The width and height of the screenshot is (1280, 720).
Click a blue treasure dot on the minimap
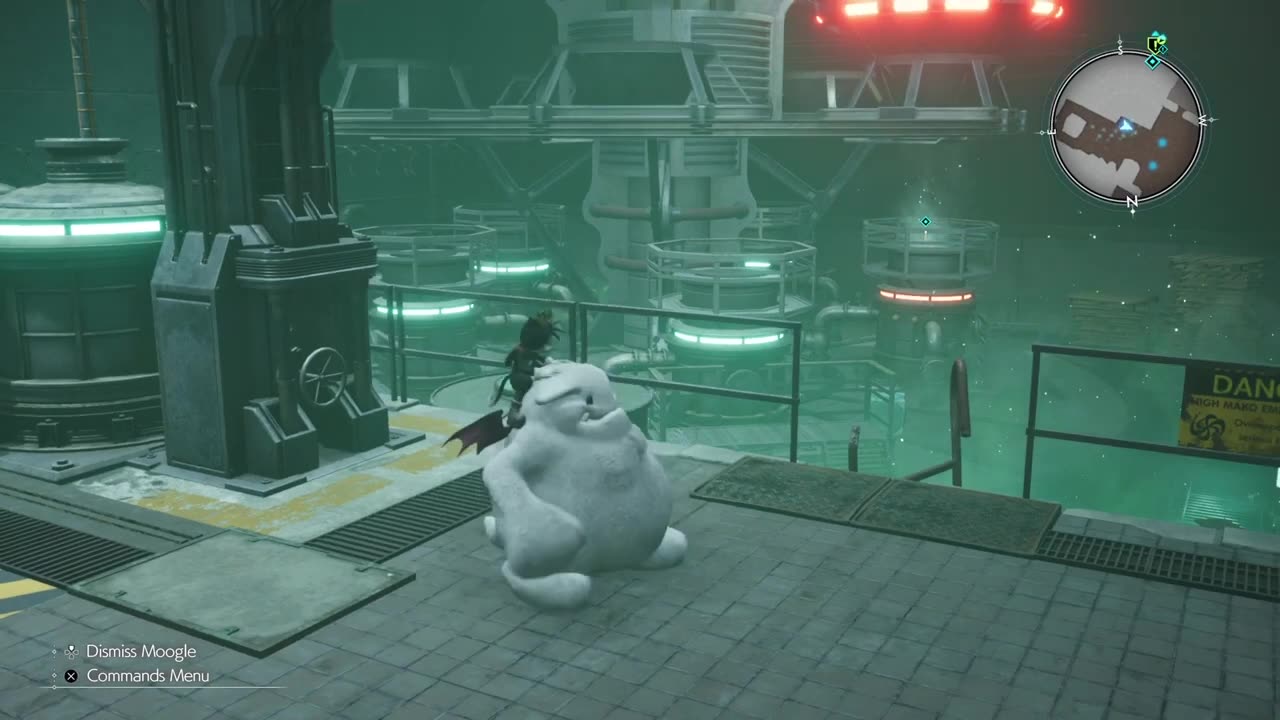(1162, 142)
